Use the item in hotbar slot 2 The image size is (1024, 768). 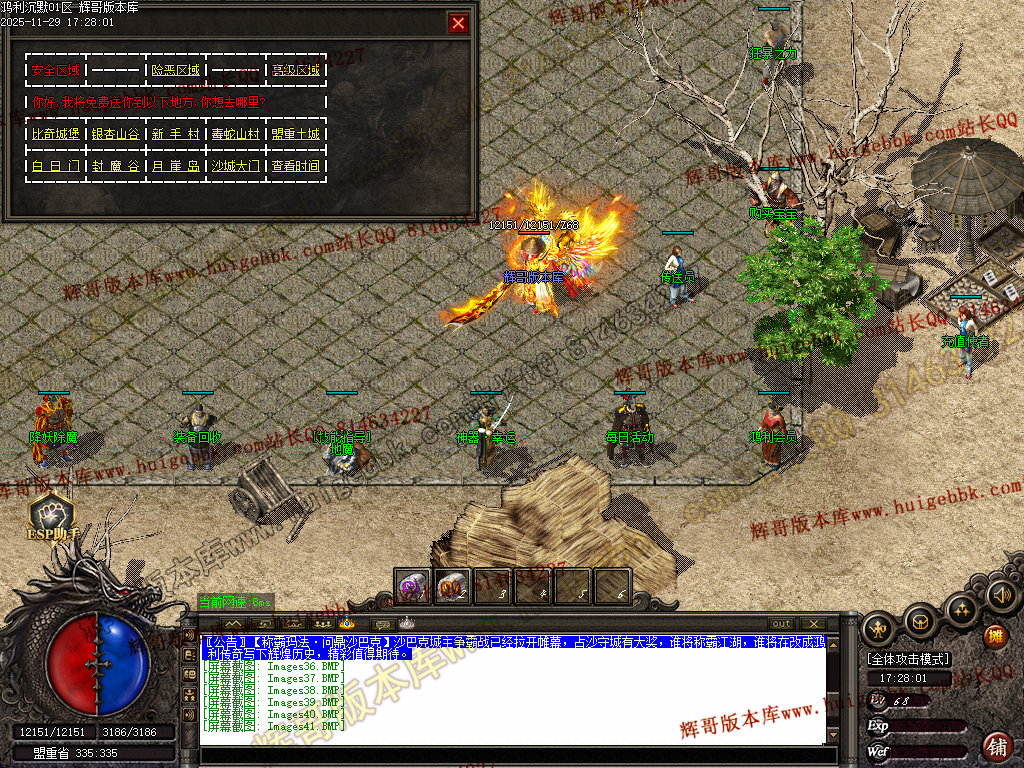pos(453,587)
